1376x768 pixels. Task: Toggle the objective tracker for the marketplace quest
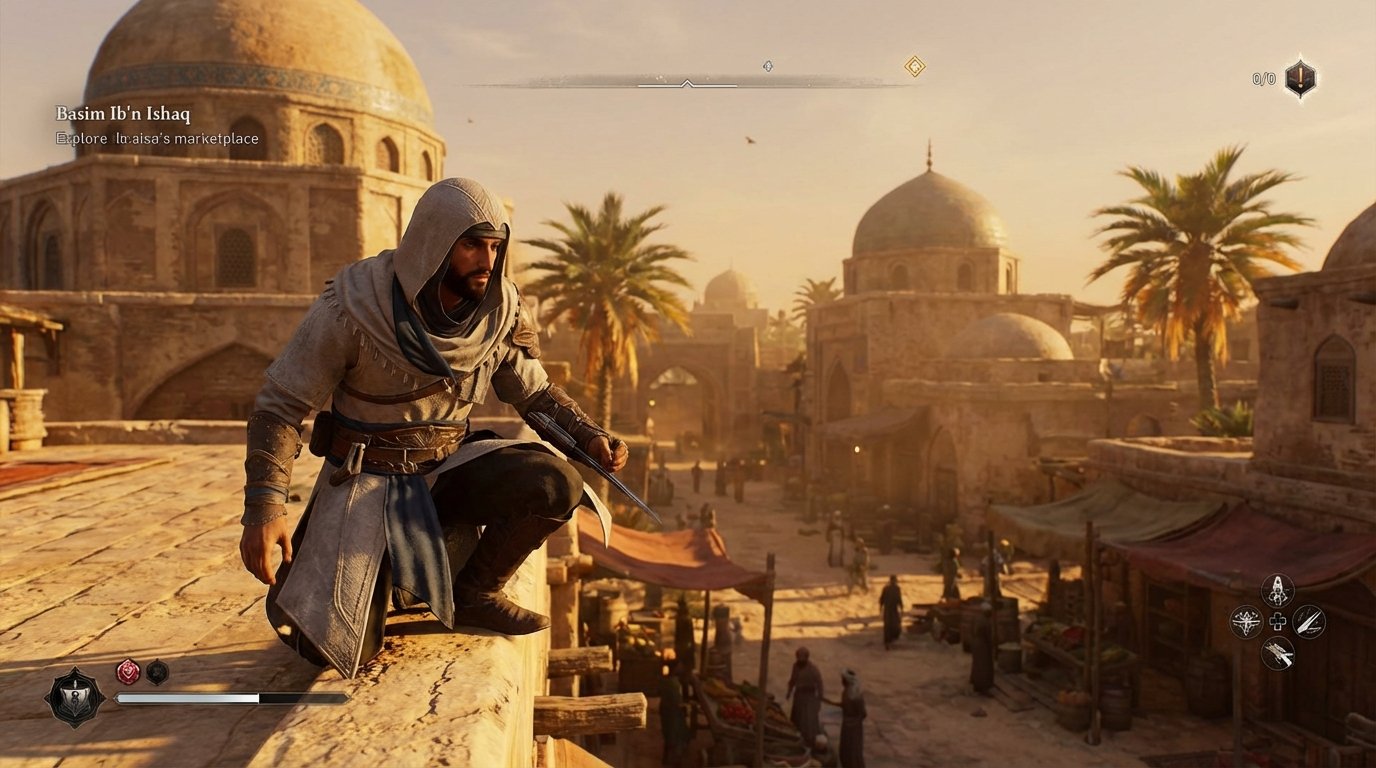156,139
